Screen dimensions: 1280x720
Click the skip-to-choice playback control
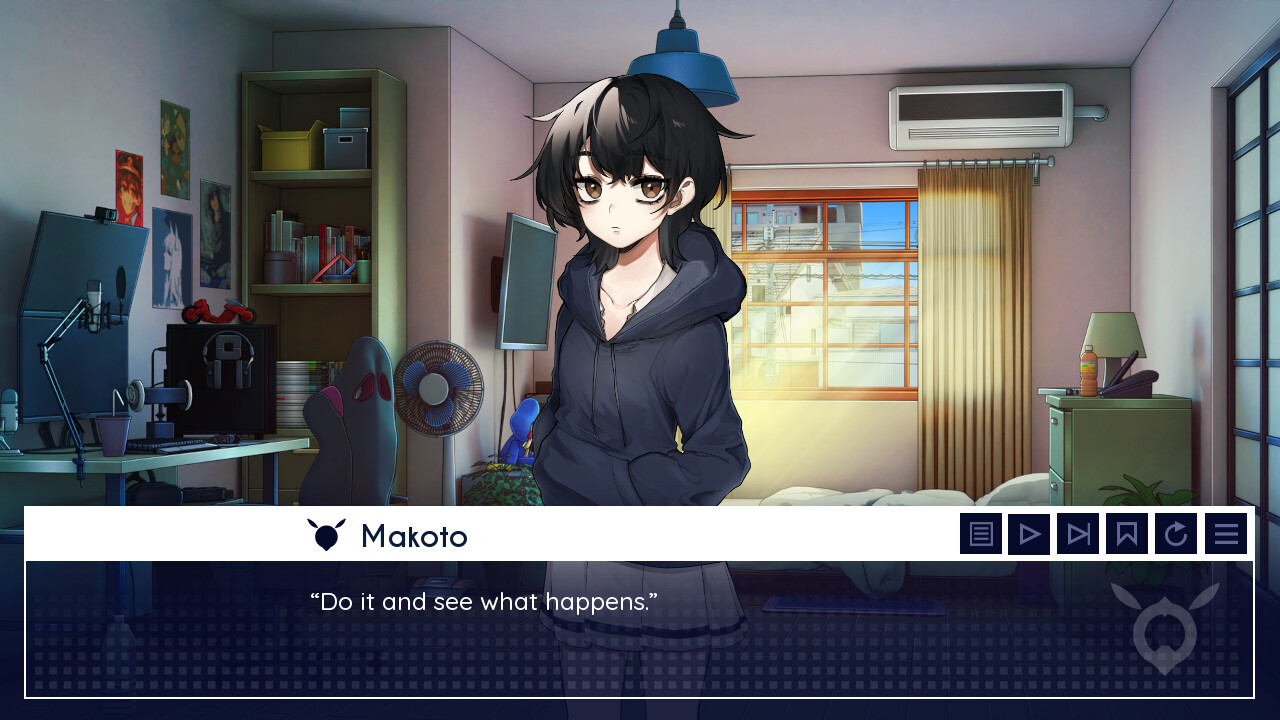[1077, 533]
